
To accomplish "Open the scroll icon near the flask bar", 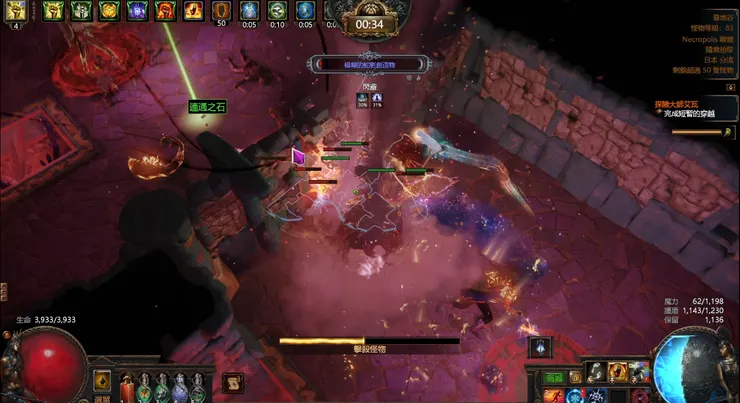I will [231, 381].
